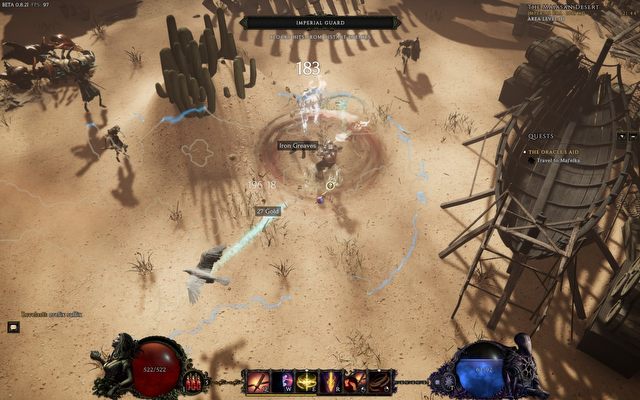Pick up the Iron Greaves item label
This screenshot has height=400, width=640.
coord(298,146)
